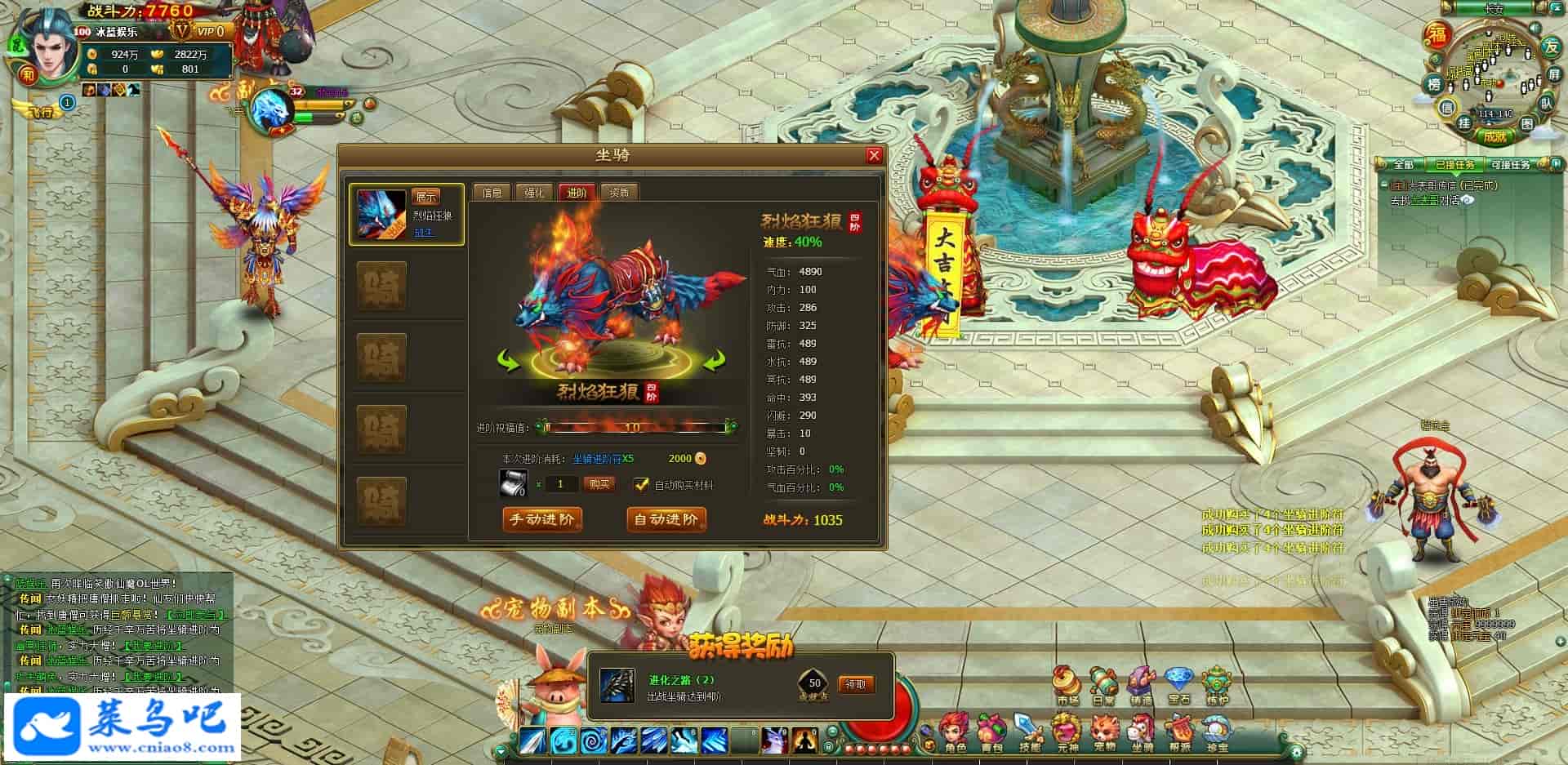Switch to the 信息 info tab

[492, 193]
